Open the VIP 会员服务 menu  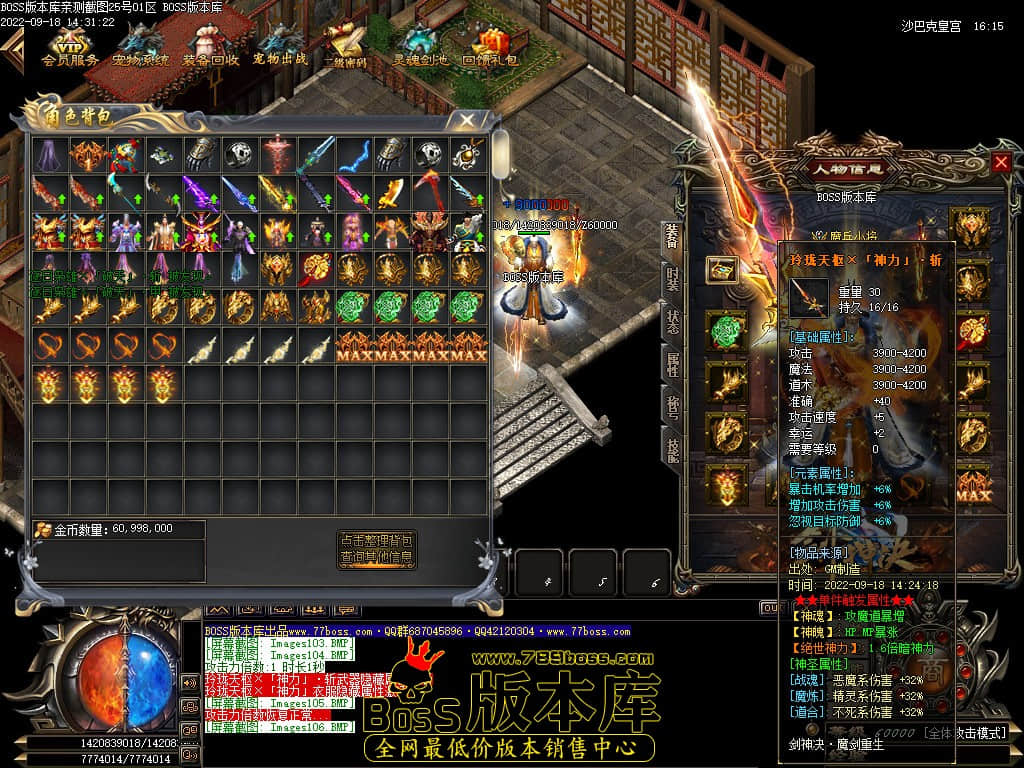70,45
